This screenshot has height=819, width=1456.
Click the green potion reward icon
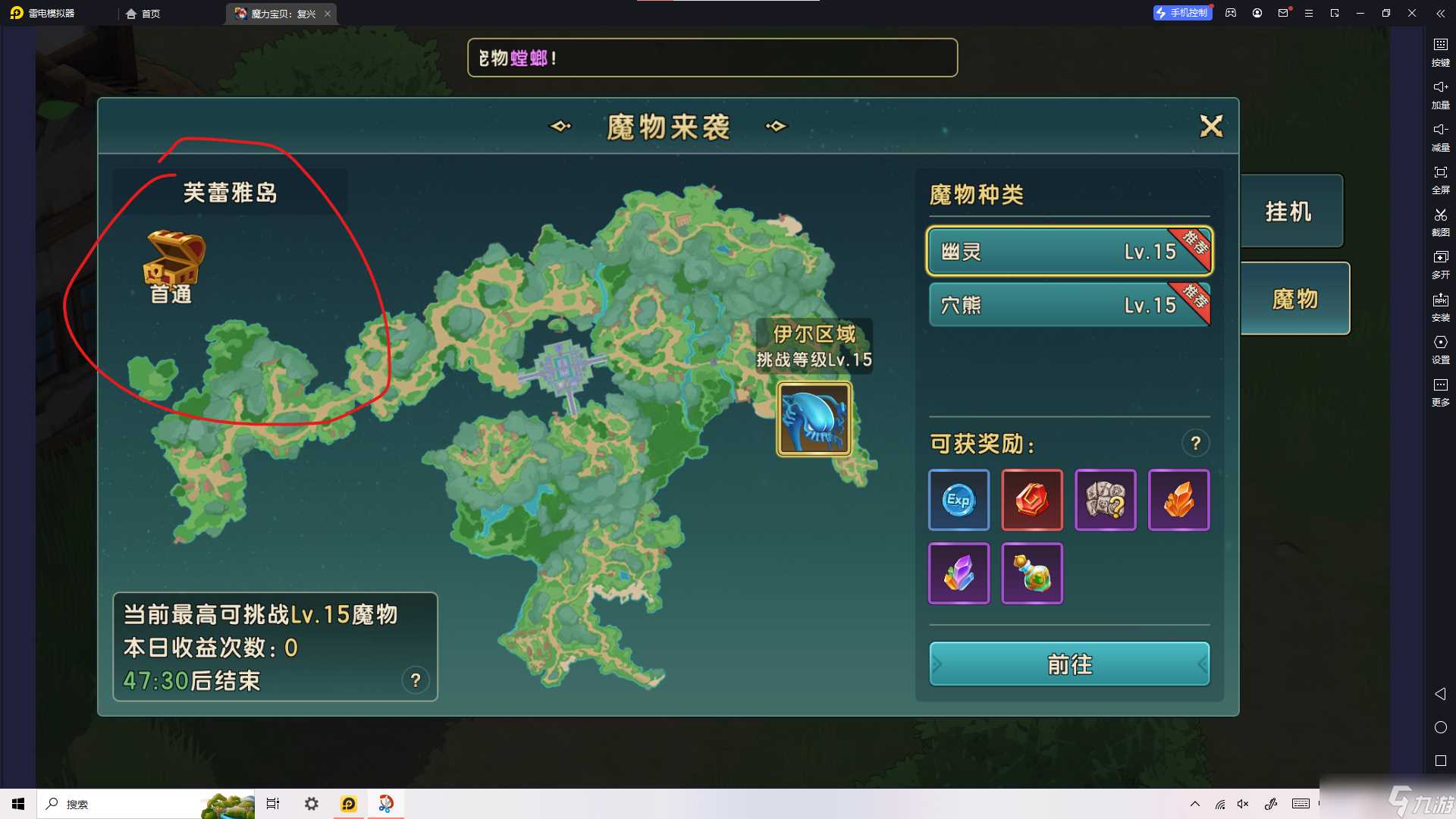point(1032,574)
